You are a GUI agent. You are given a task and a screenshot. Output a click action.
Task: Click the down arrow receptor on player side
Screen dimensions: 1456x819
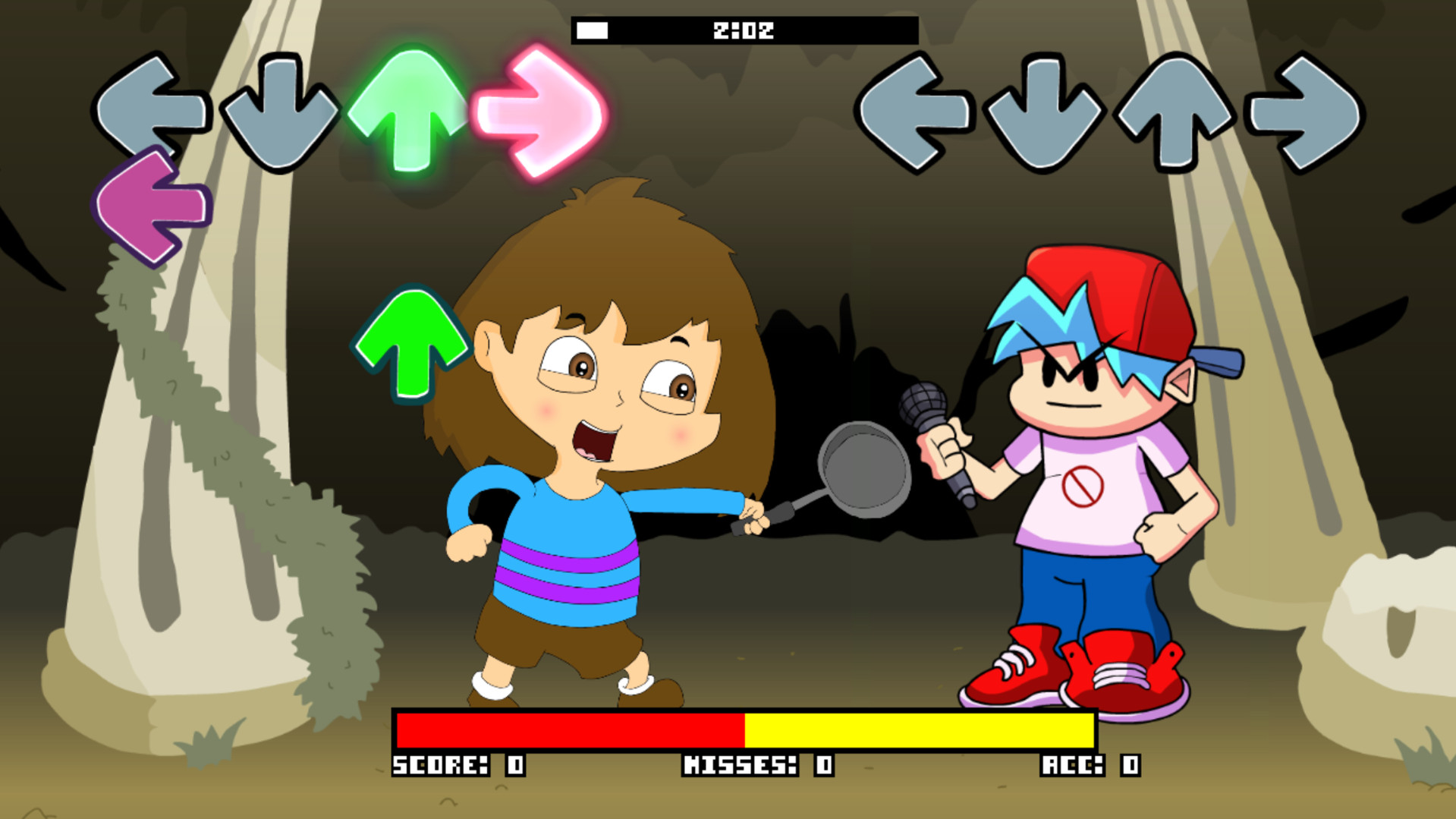[x=281, y=110]
